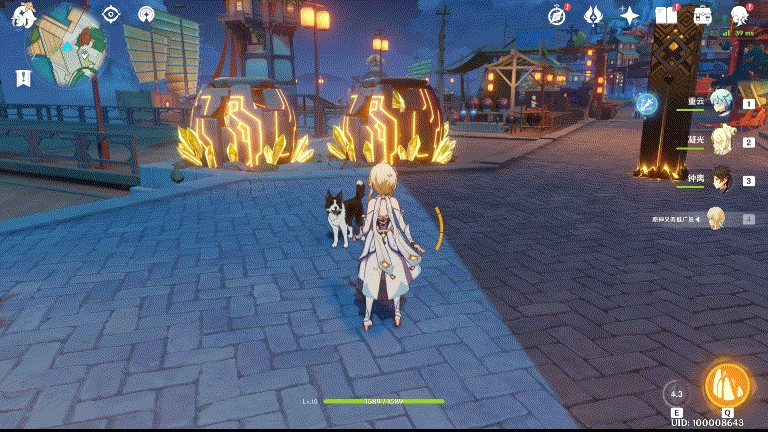Select the fourth party member portrait

click(x=717, y=218)
